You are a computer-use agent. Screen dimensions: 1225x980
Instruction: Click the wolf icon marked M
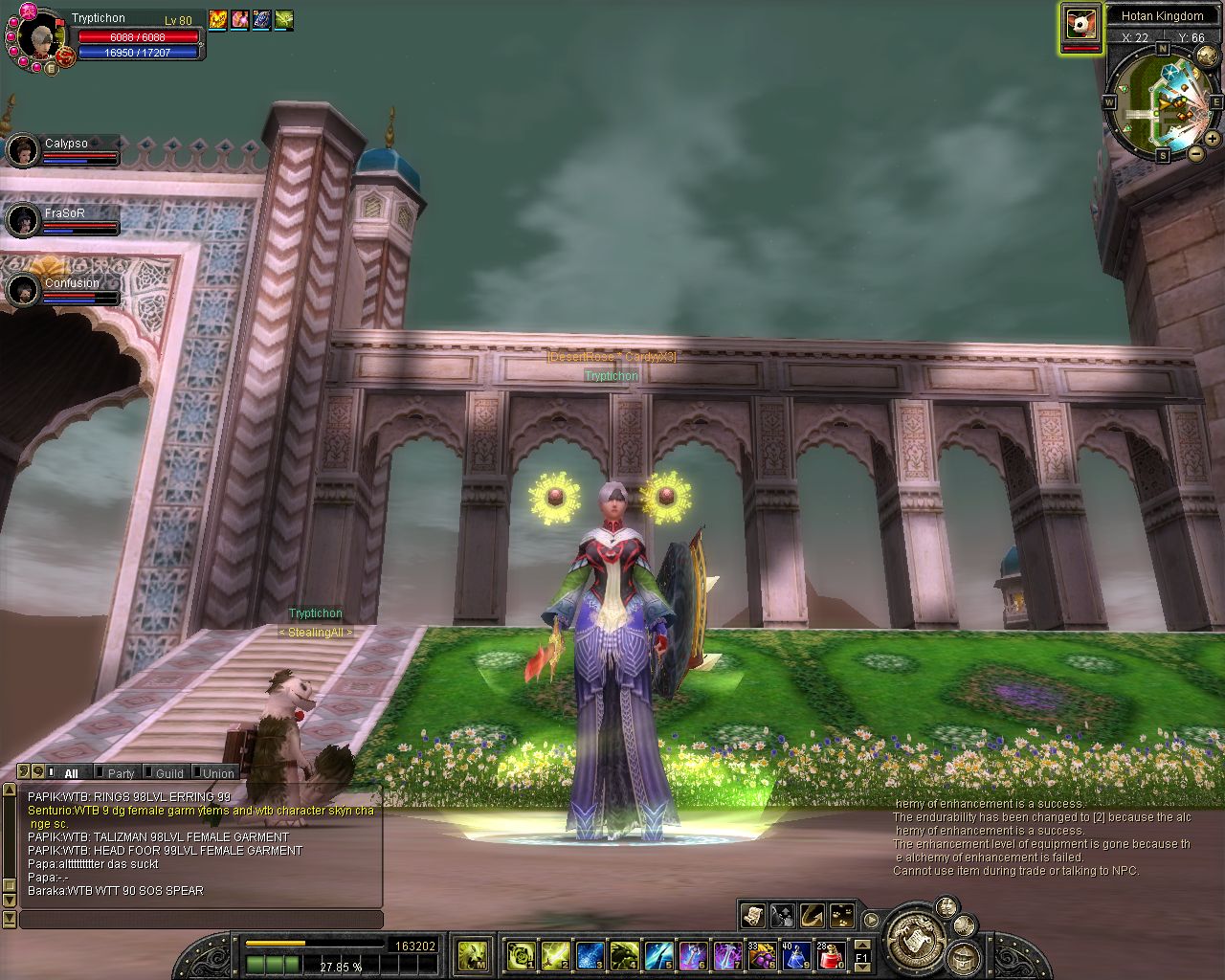[x=473, y=954]
